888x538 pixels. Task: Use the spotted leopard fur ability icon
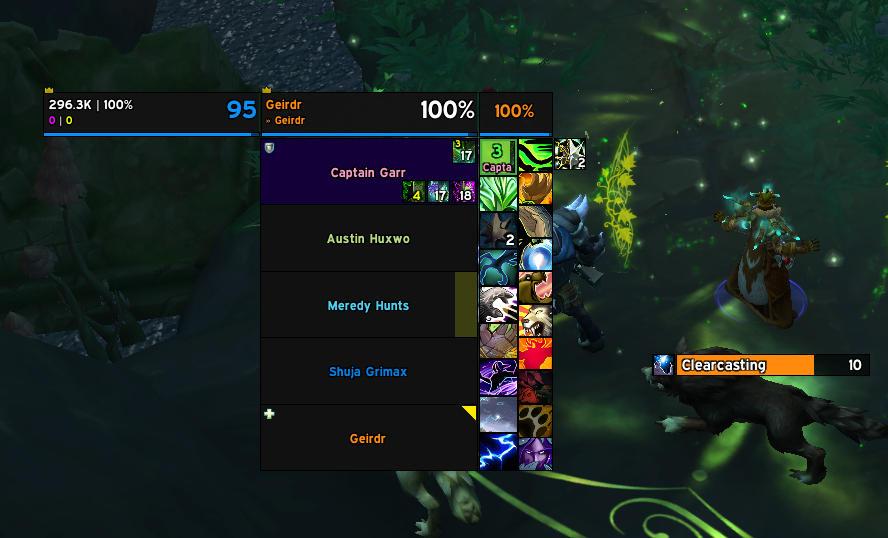tap(535, 419)
